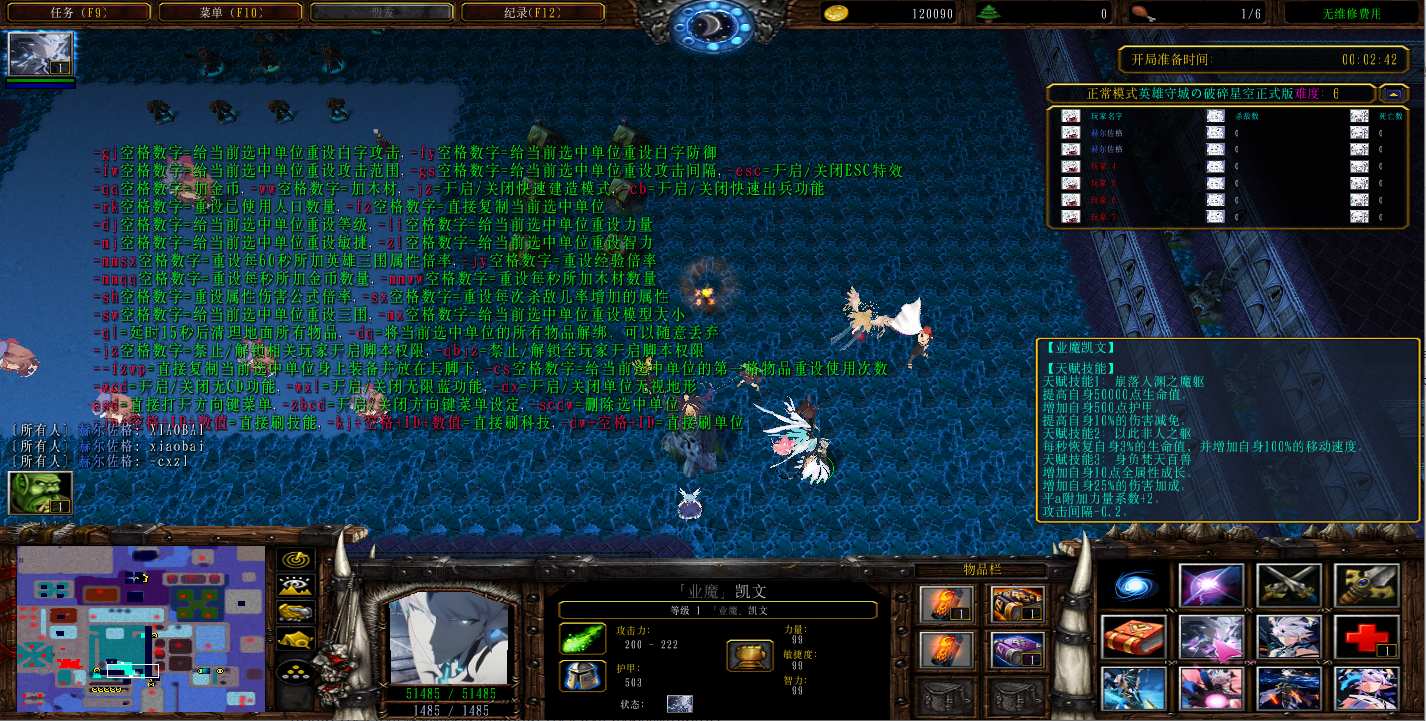Toggle minimap terrain display with the eye button
The height and width of the screenshot is (721, 1426).
pyautogui.click(x=295, y=587)
